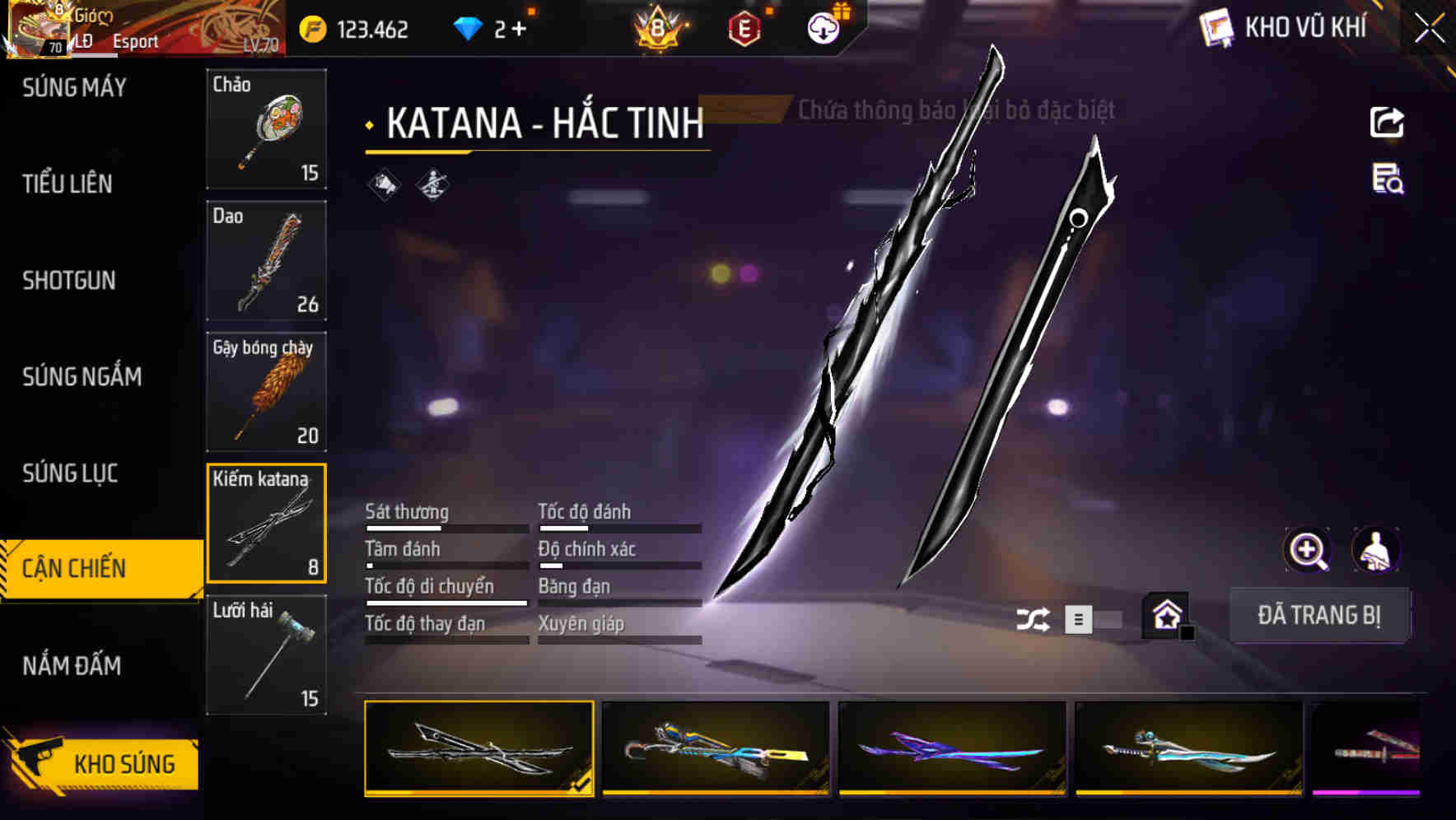This screenshot has width=1456, height=820.
Task: Expand the Lưỡi hái weapon list
Action: [x=266, y=655]
